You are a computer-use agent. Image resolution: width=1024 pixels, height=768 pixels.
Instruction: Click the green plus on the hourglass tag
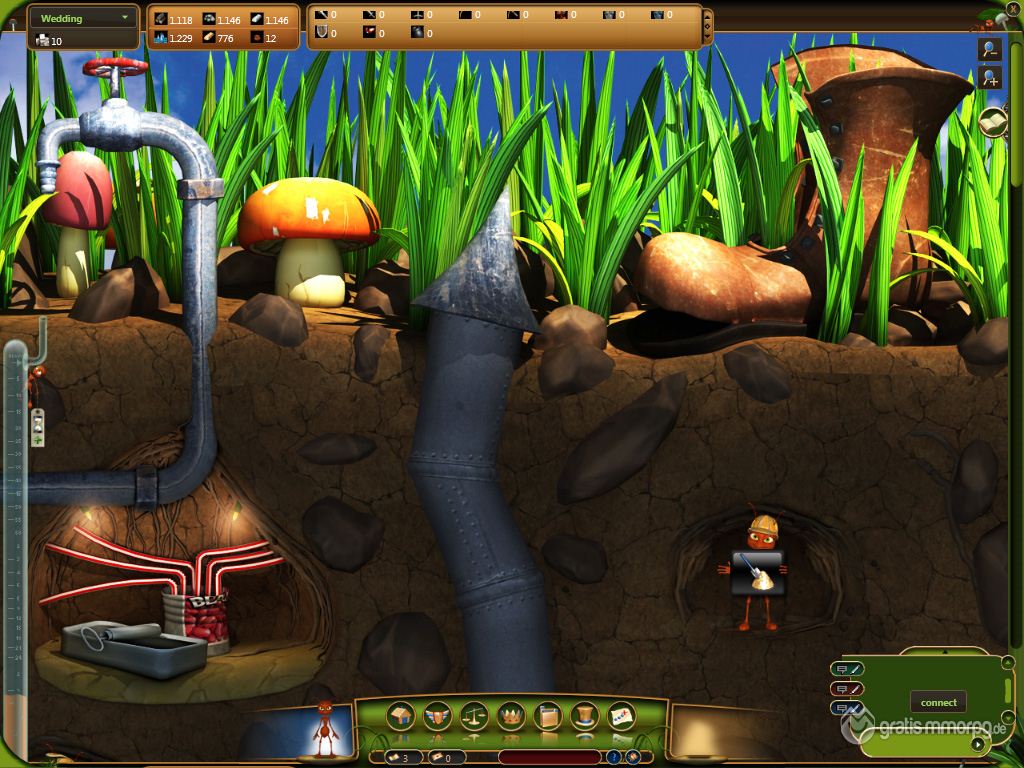coord(38,439)
